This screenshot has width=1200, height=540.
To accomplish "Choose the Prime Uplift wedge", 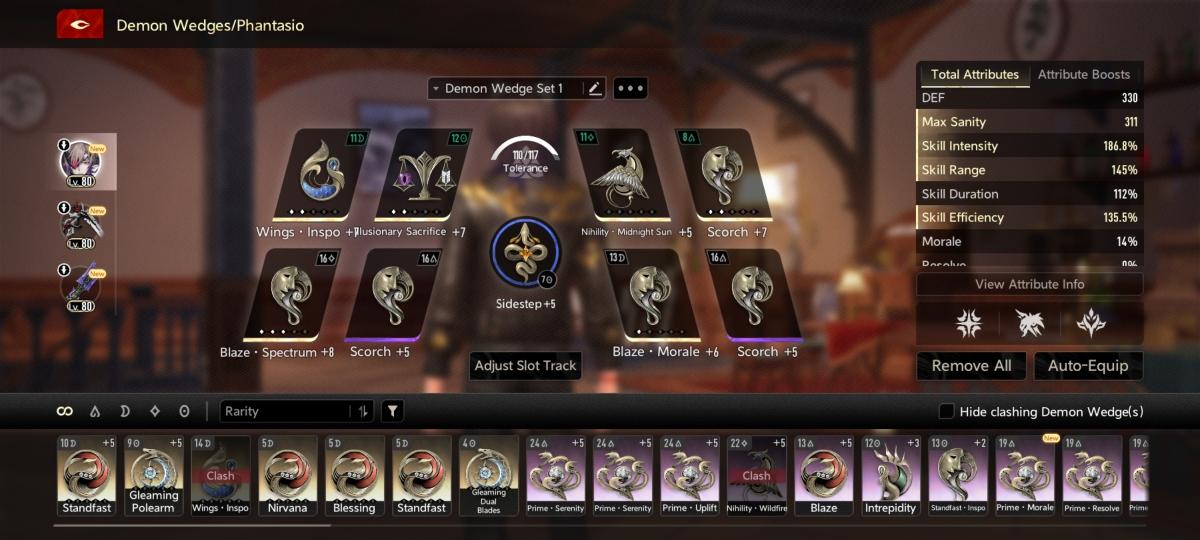I will pyautogui.click(x=690, y=474).
